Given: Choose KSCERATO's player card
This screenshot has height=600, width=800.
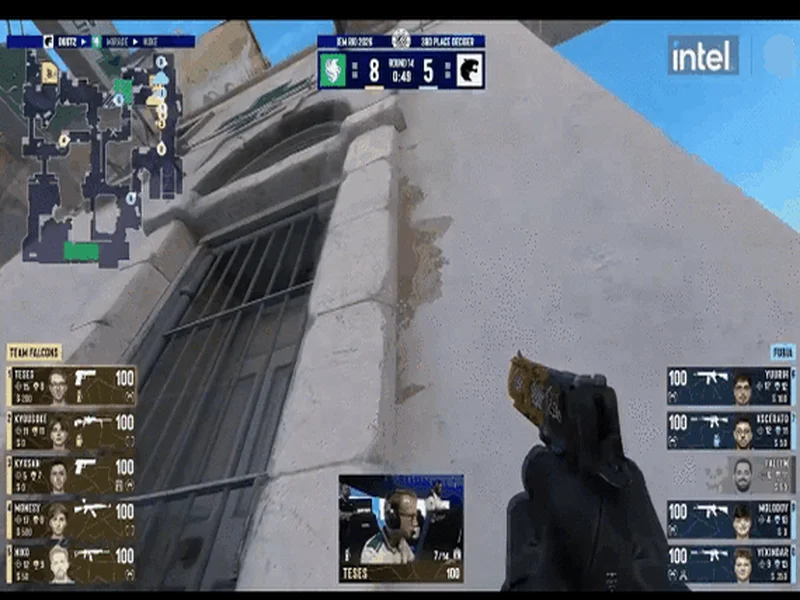Looking at the screenshot, I should [x=730, y=431].
